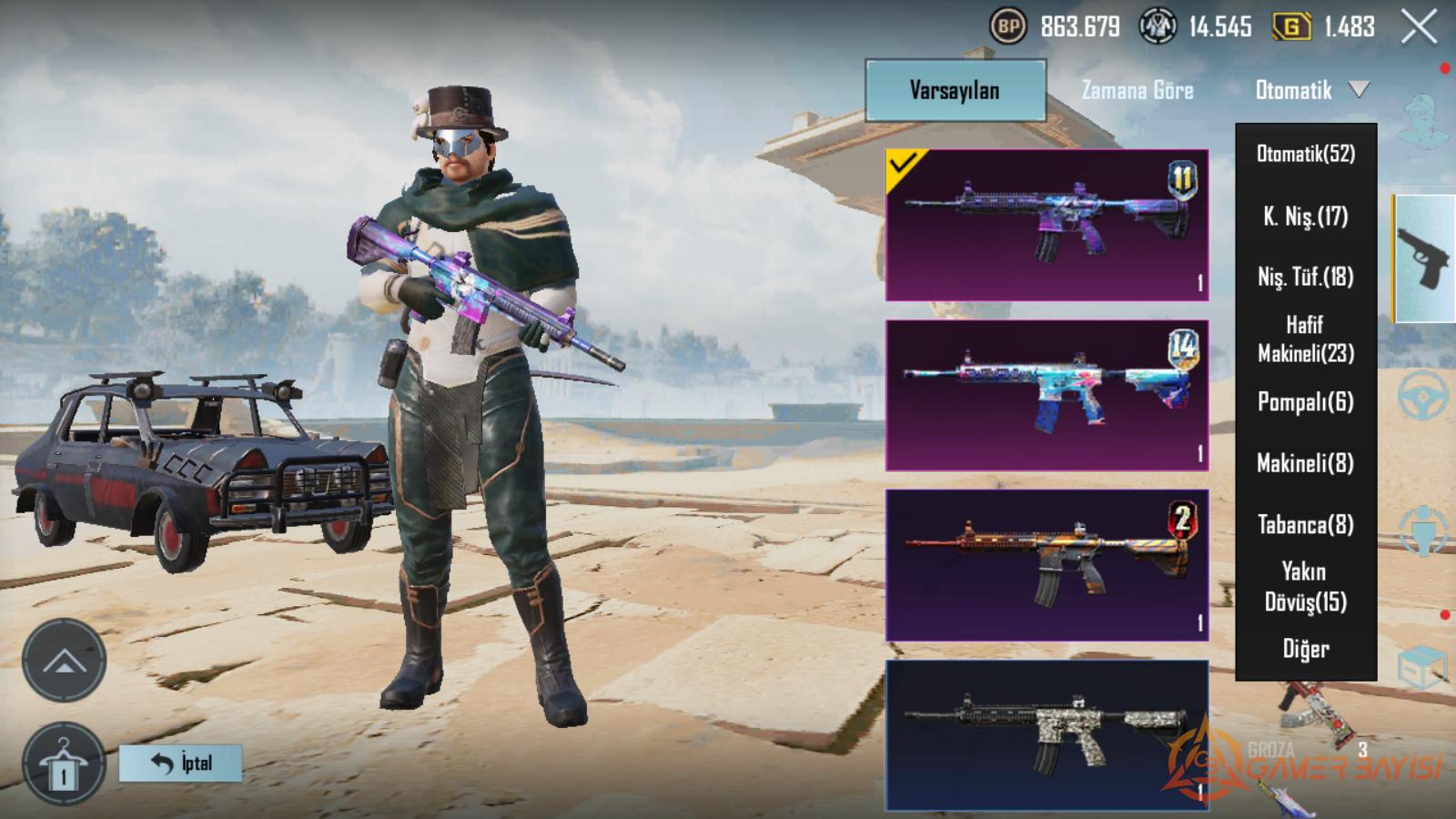This screenshot has height=819, width=1456.
Task: Select the equipped purple level 11 rifle skin
Action: (x=1046, y=225)
